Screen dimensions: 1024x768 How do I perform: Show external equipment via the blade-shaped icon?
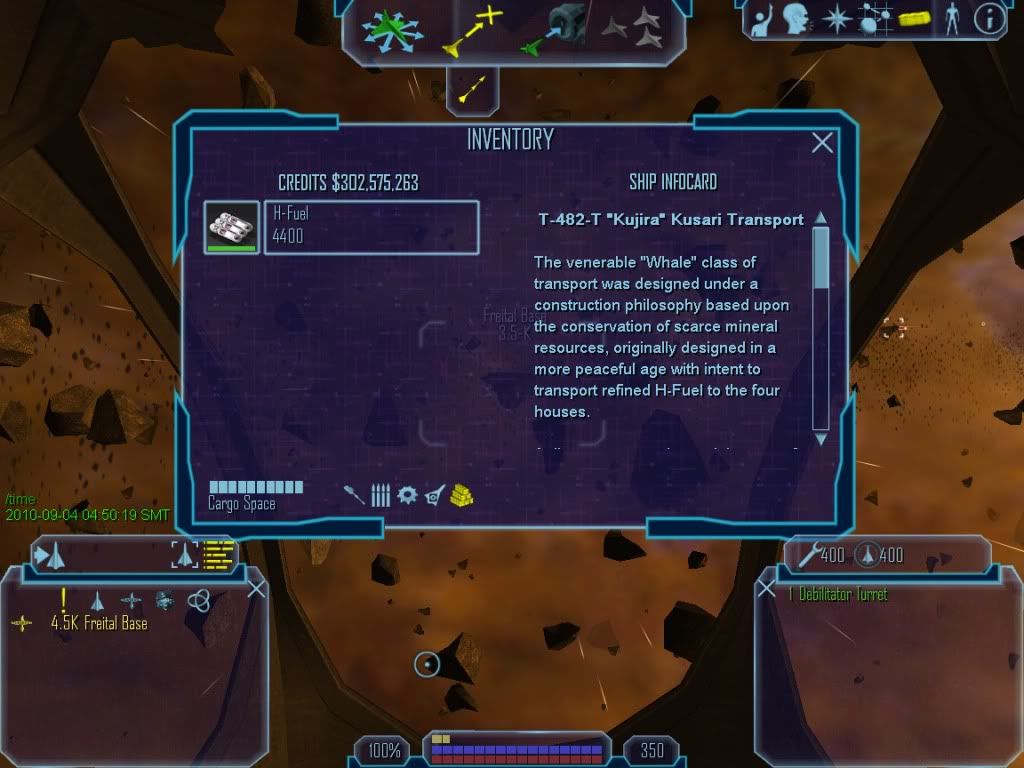click(434, 495)
